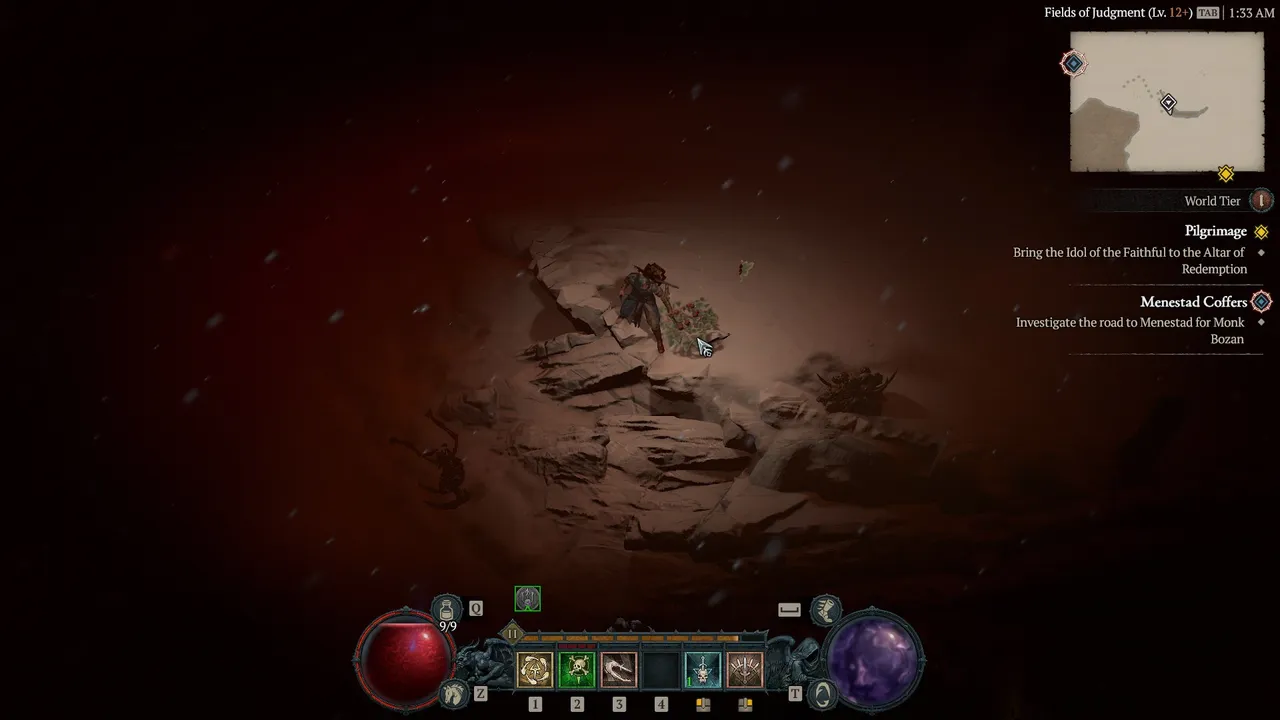The image size is (1280, 720).
Task: Click the blue side-quest marker on minimap edge
Action: pyautogui.click(x=1073, y=64)
